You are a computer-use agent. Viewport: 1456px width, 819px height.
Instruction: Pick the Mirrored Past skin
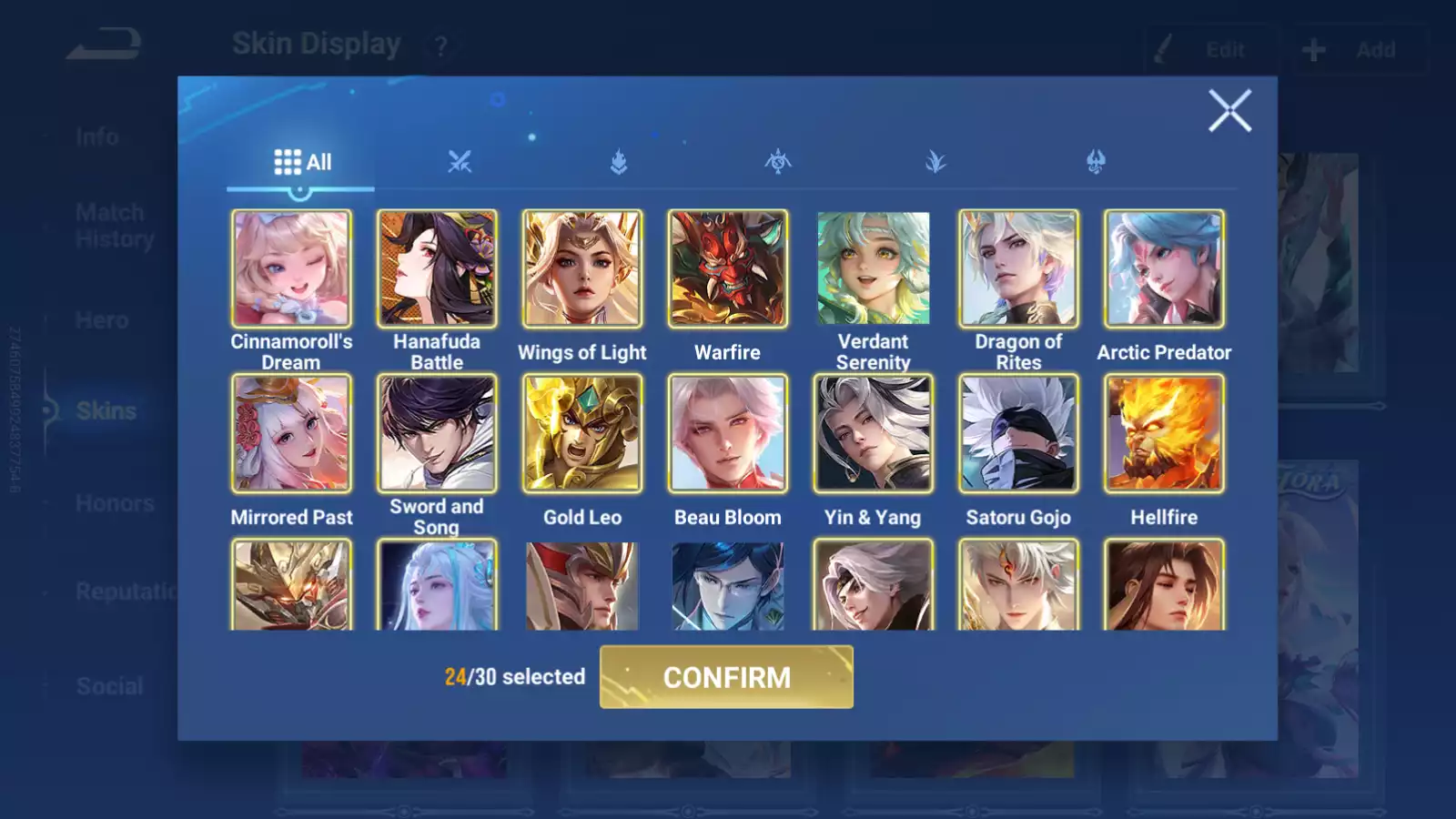(x=291, y=433)
